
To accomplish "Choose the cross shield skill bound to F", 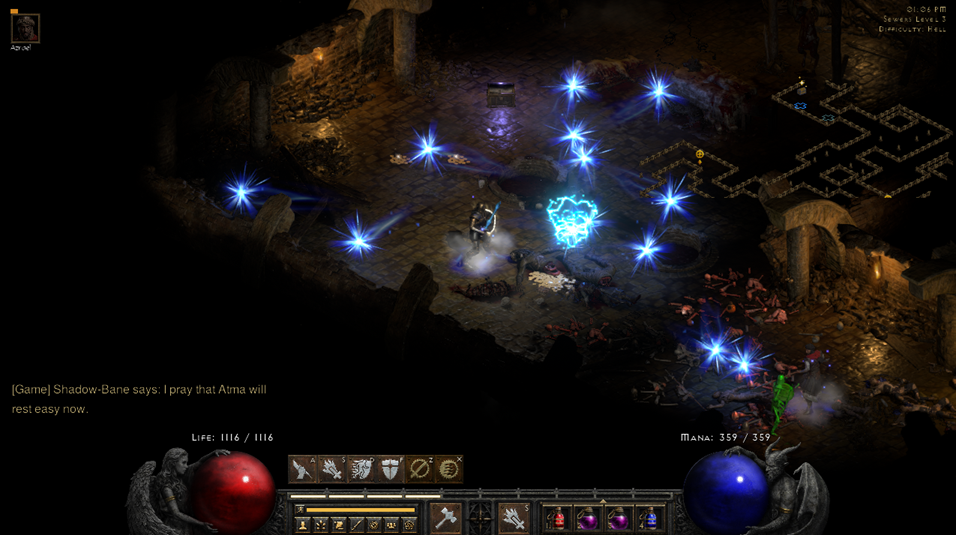I will click(x=390, y=468).
